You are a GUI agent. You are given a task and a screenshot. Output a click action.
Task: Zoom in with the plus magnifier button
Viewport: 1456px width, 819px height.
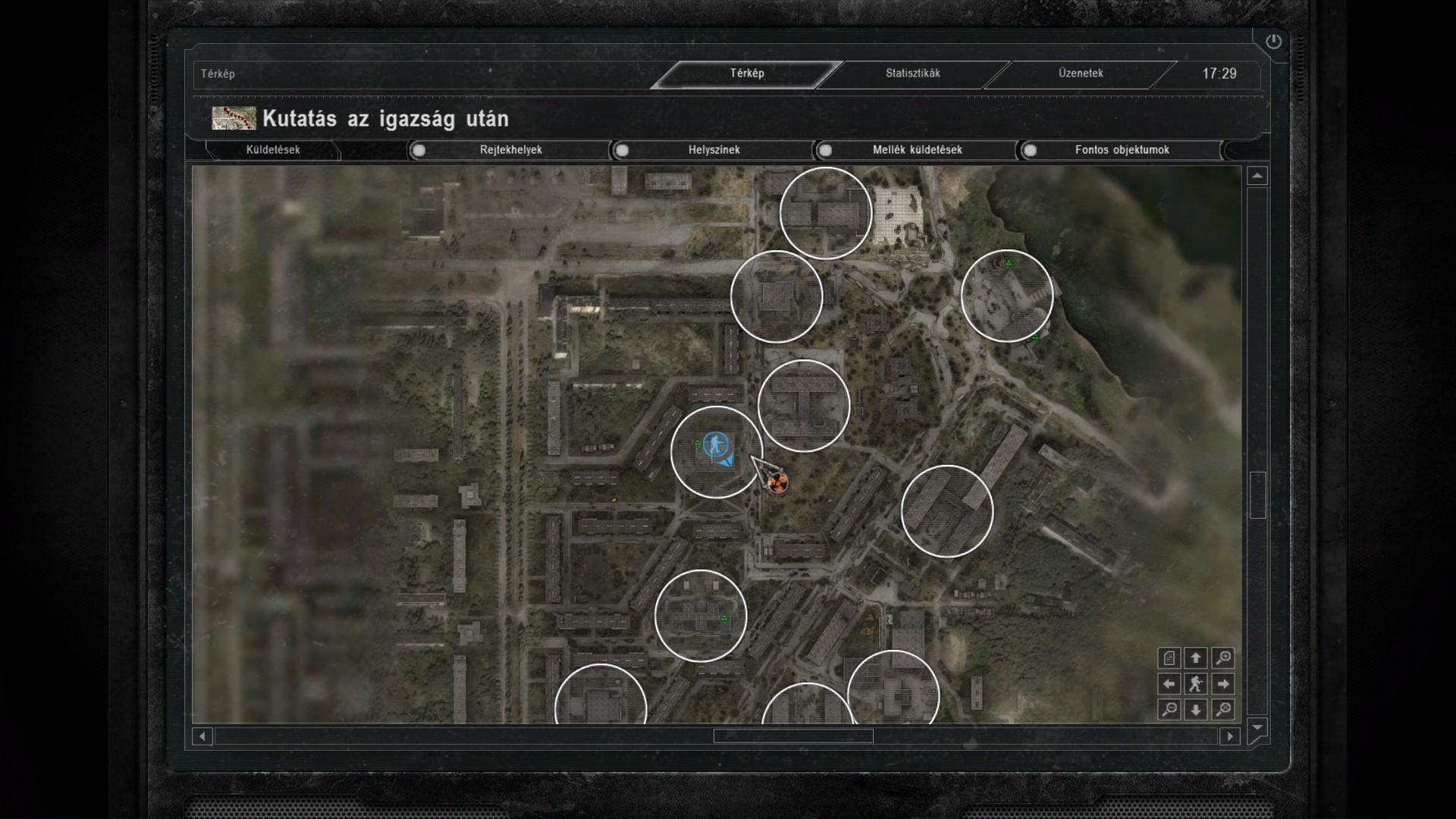[1222, 658]
